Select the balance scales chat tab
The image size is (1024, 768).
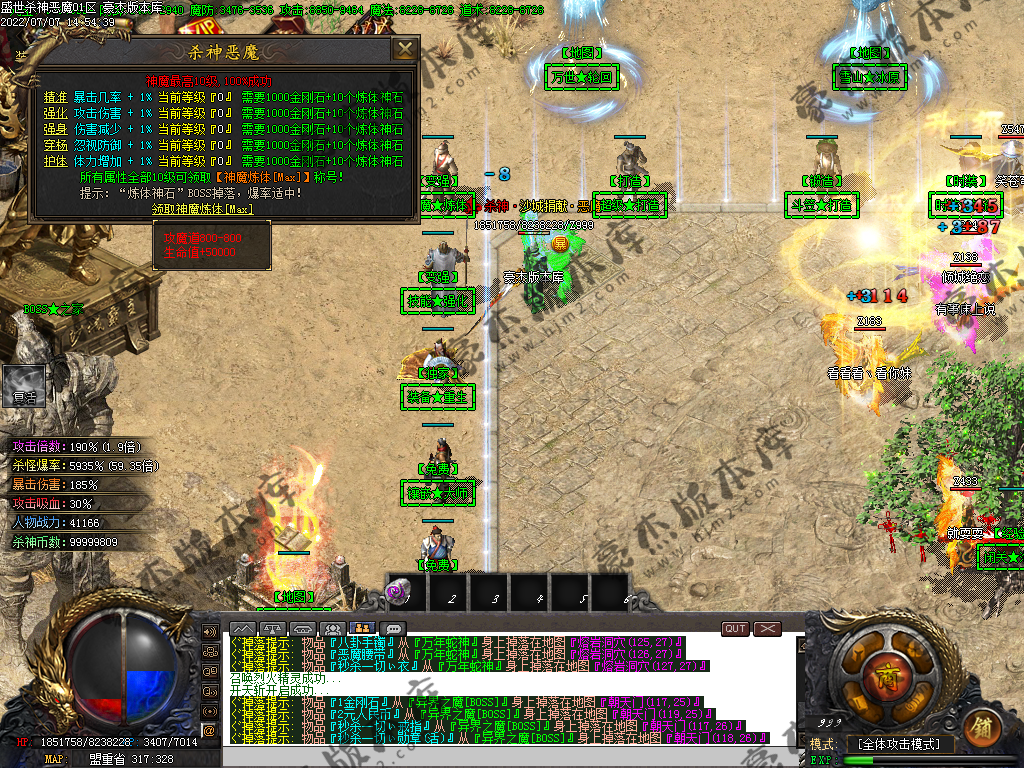click(x=272, y=628)
